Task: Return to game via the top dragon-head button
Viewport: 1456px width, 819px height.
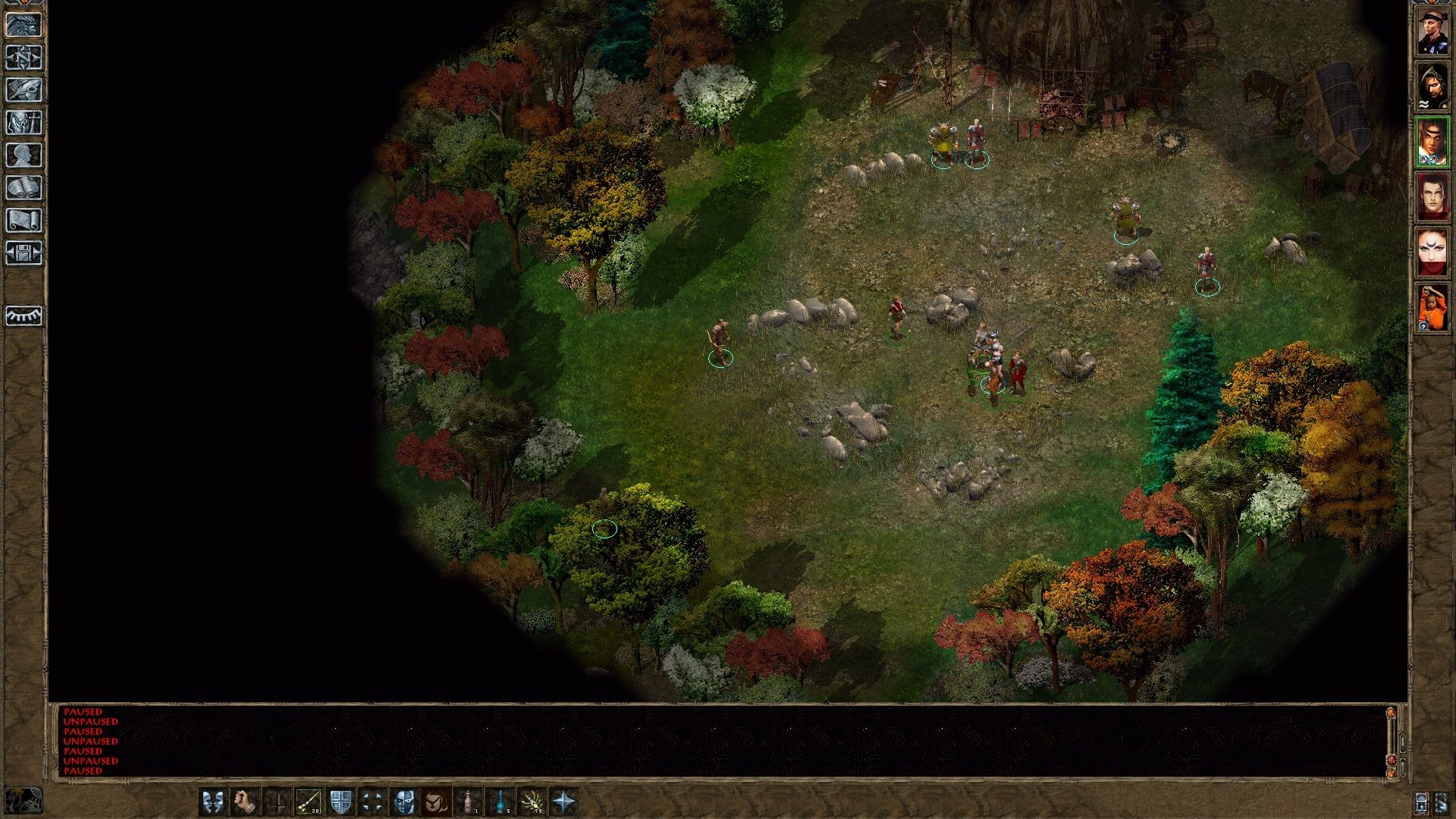Action: [24, 25]
